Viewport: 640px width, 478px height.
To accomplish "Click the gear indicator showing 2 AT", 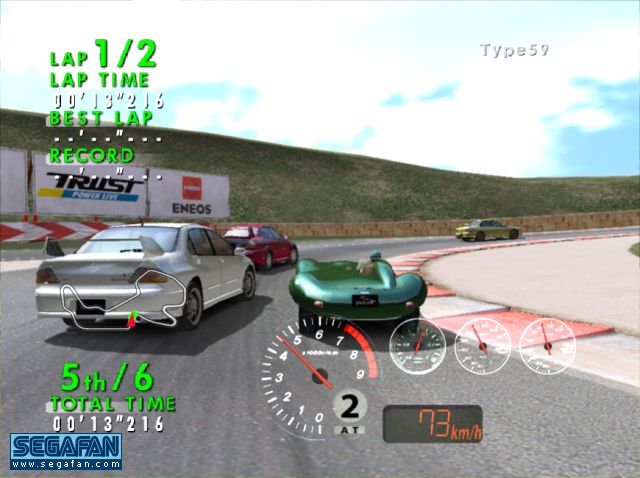I will [x=350, y=411].
